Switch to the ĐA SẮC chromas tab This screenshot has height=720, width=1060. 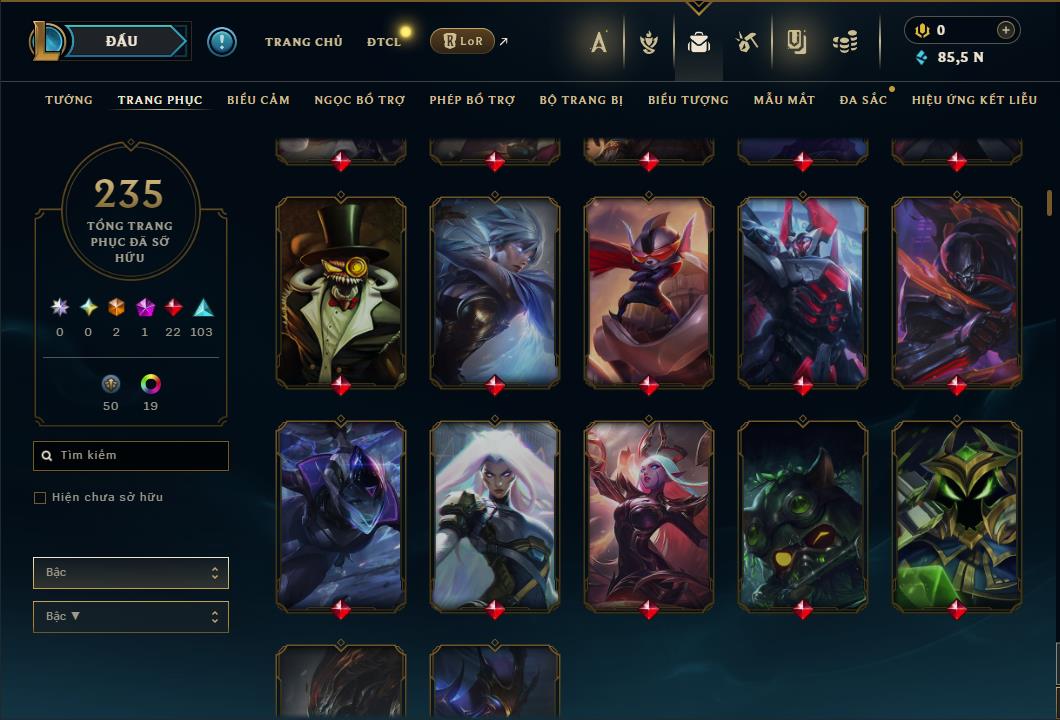click(863, 100)
